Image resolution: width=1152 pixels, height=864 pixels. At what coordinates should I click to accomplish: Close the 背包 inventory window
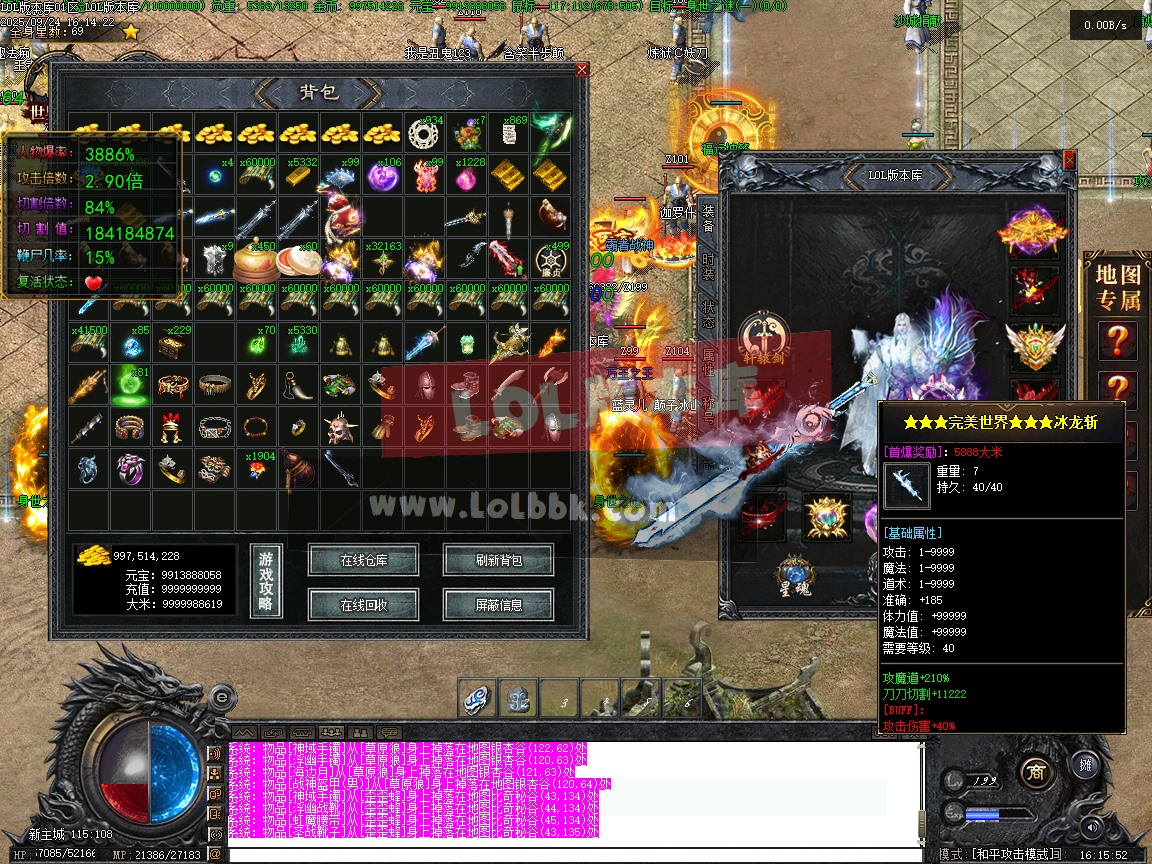click(582, 70)
